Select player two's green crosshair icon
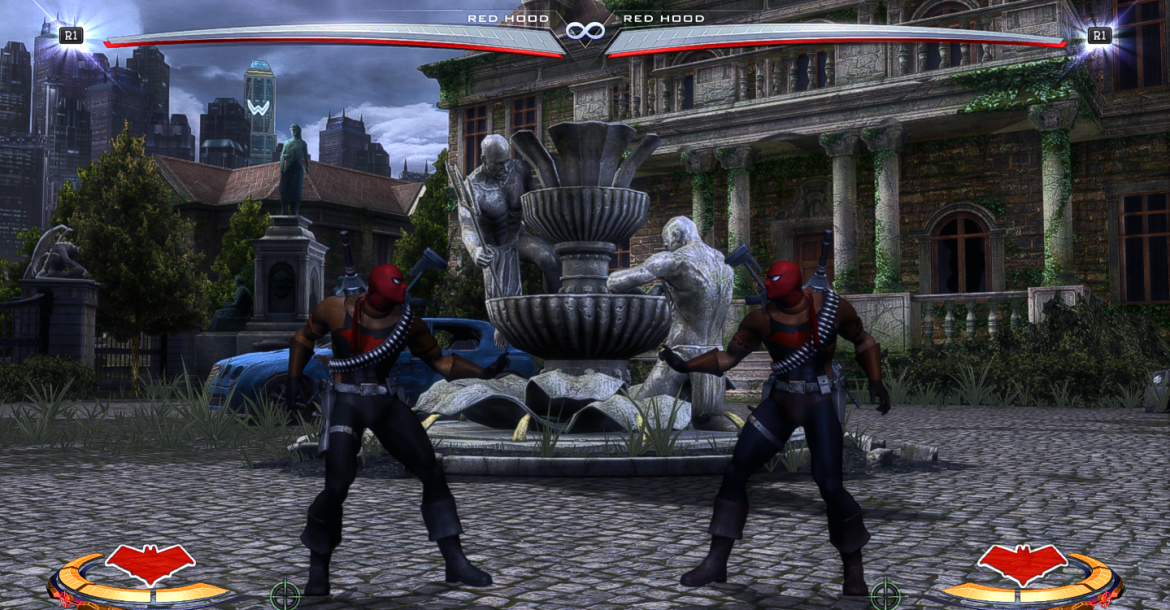Viewport: 1170px width, 610px height. tap(885, 595)
